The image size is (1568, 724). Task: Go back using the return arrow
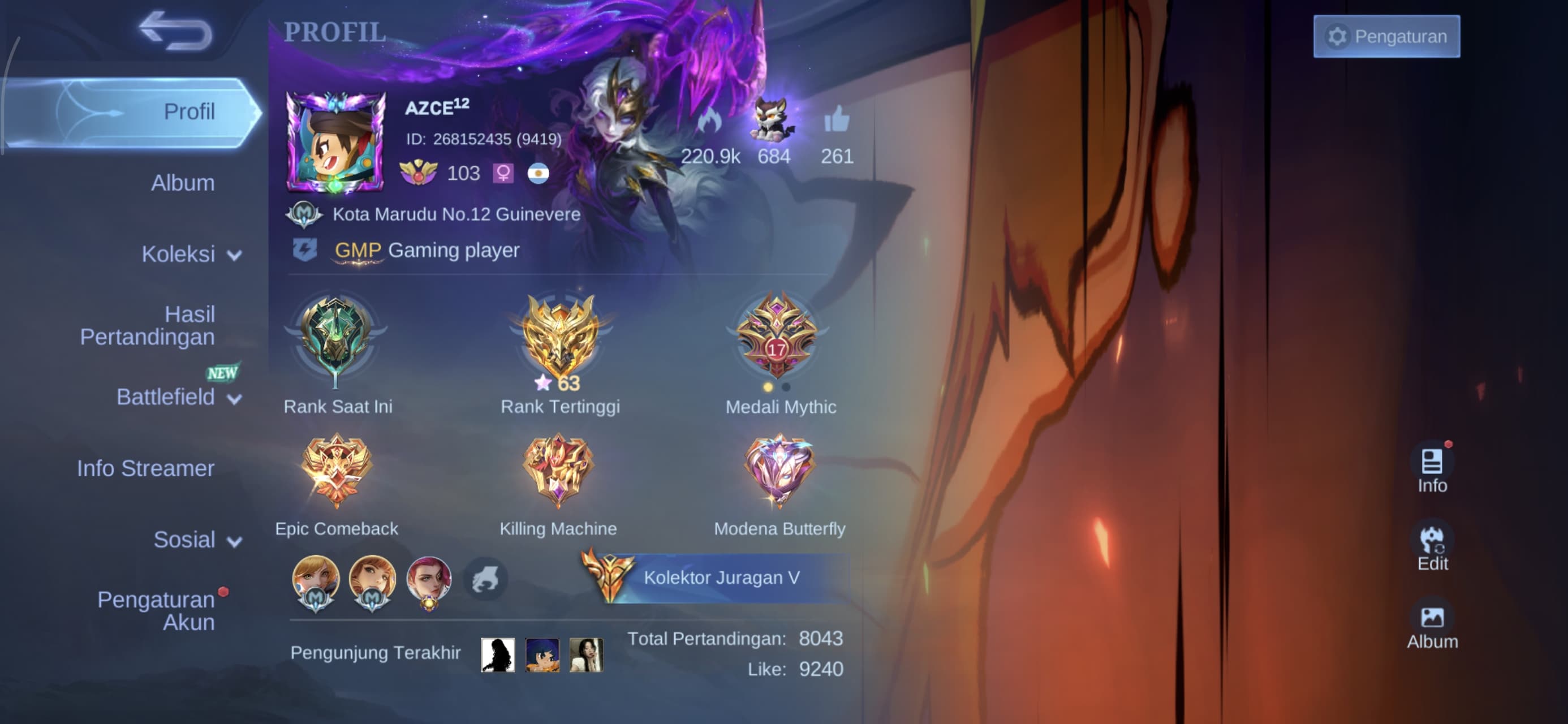(175, 31)
